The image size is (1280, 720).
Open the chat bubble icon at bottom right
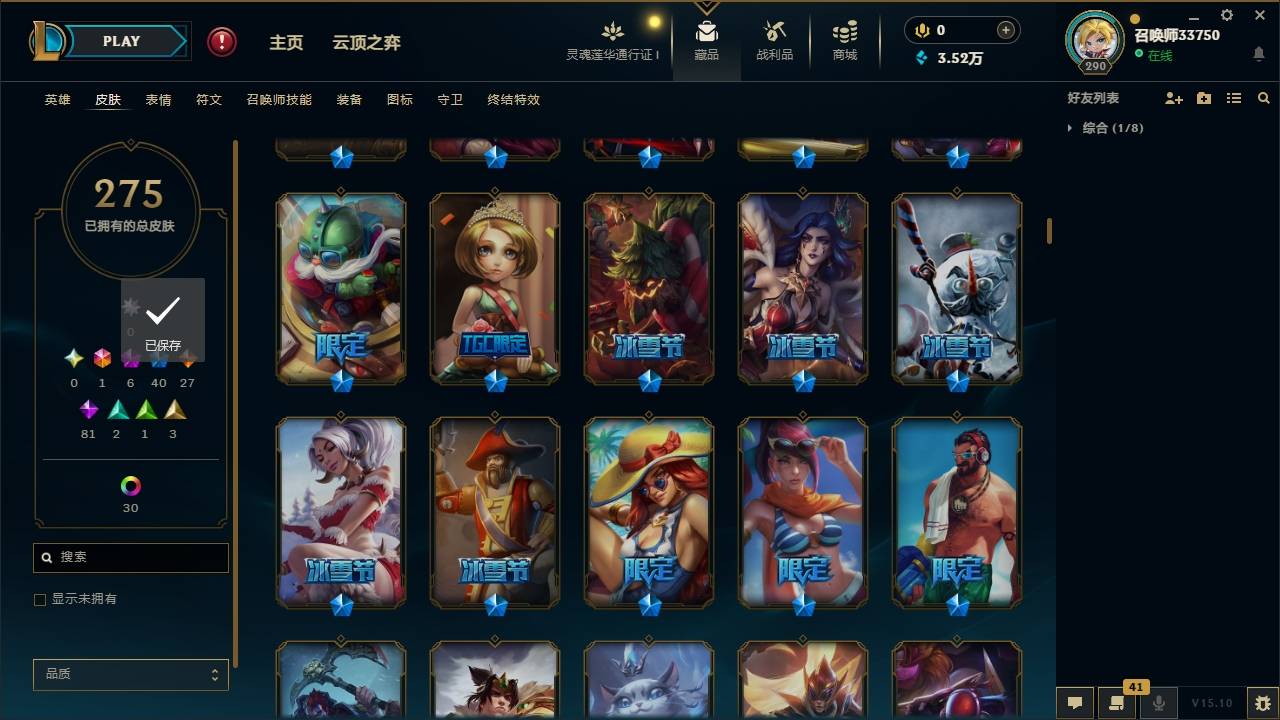pyautogui.click(x=1075, y=703)
